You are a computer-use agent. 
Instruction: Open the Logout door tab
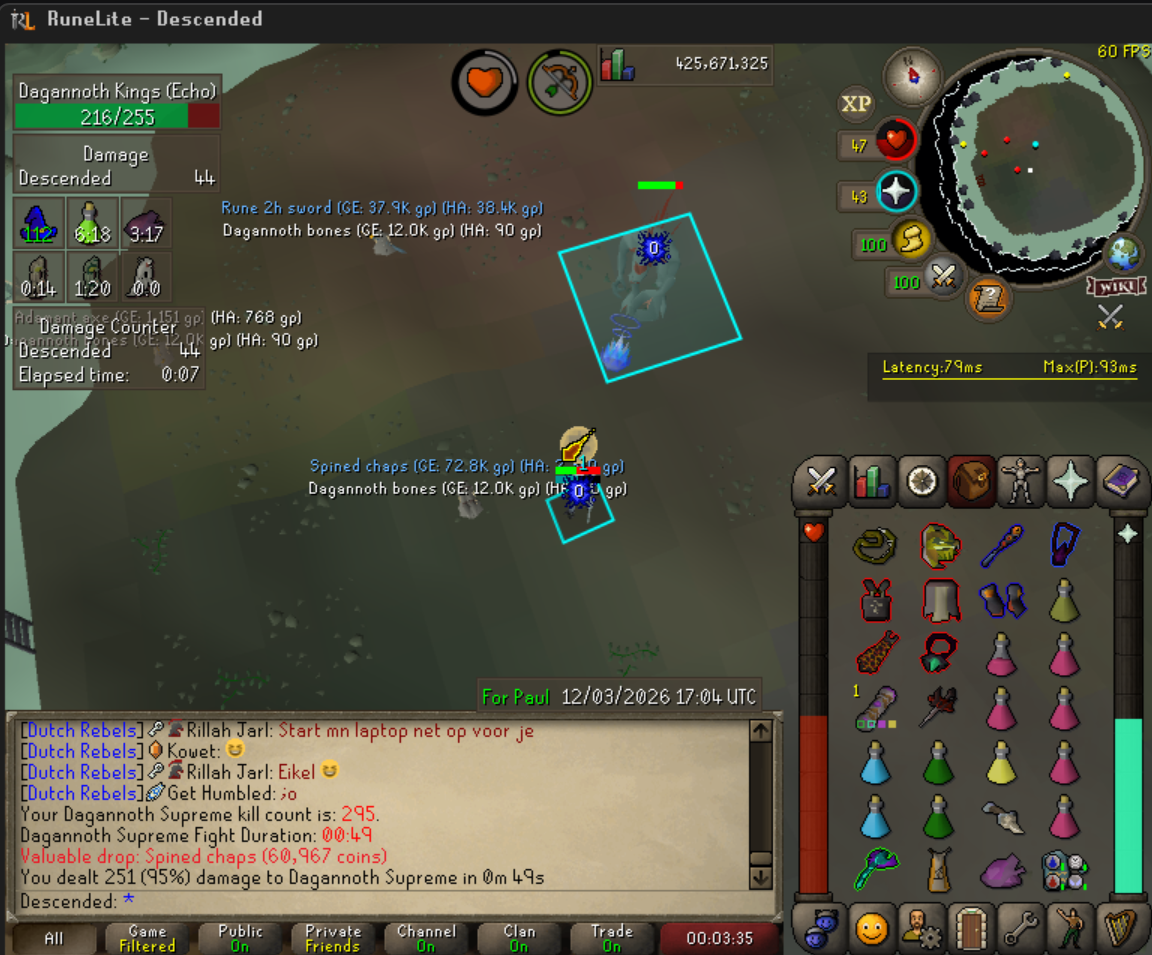pos(969,929)
